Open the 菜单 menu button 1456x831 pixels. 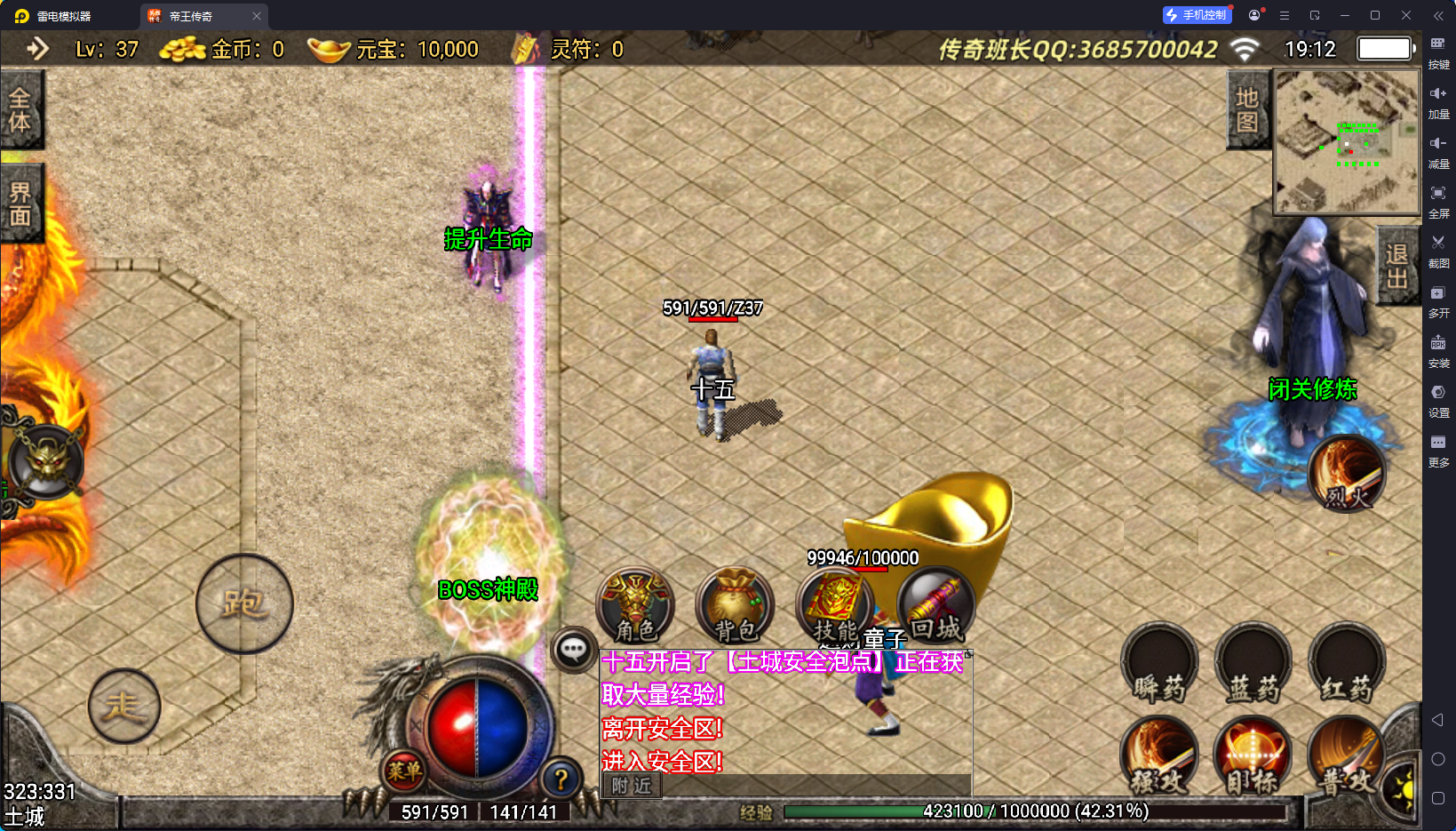404,771
